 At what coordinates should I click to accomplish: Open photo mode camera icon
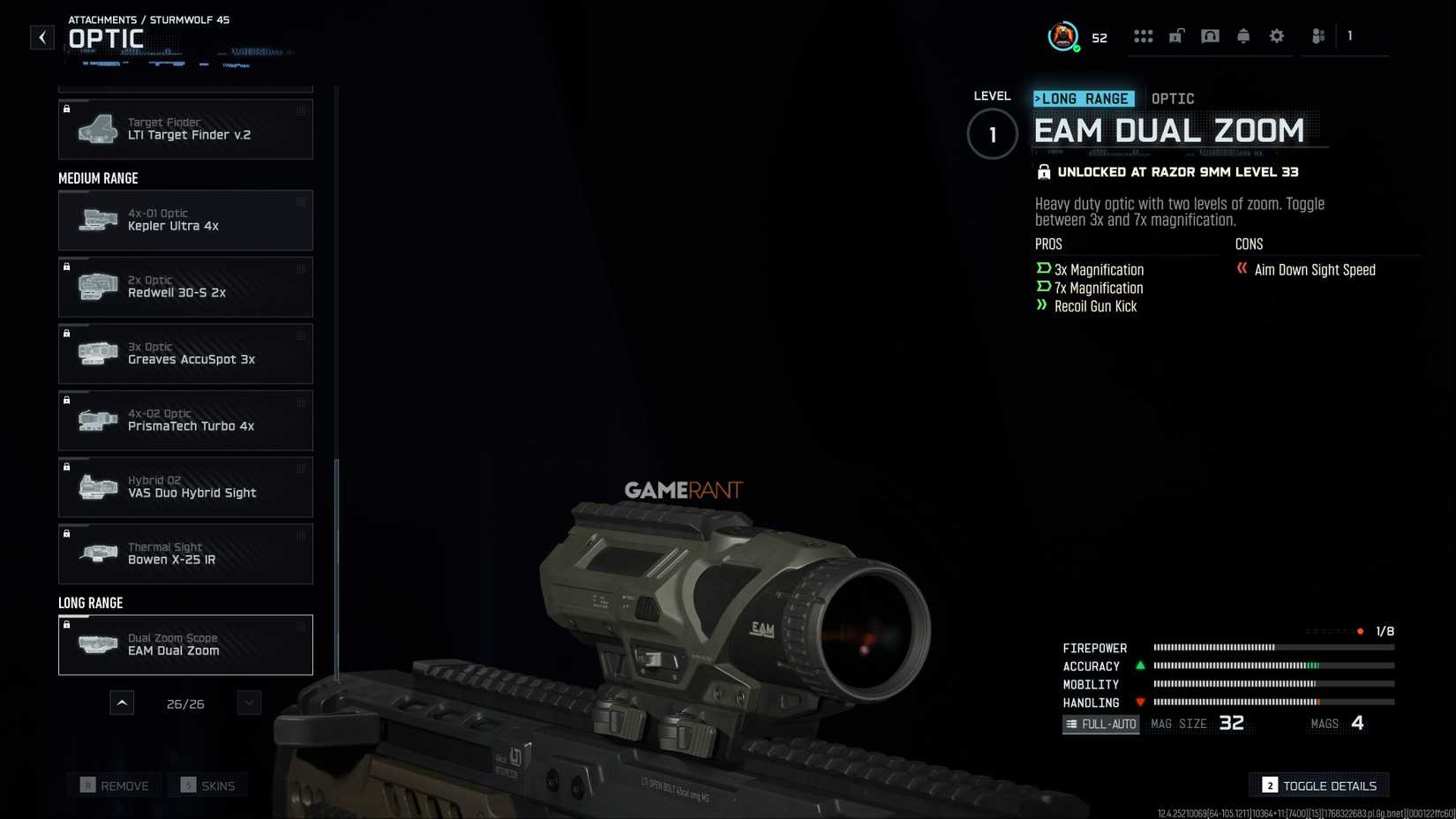(x=1210, y=35)
